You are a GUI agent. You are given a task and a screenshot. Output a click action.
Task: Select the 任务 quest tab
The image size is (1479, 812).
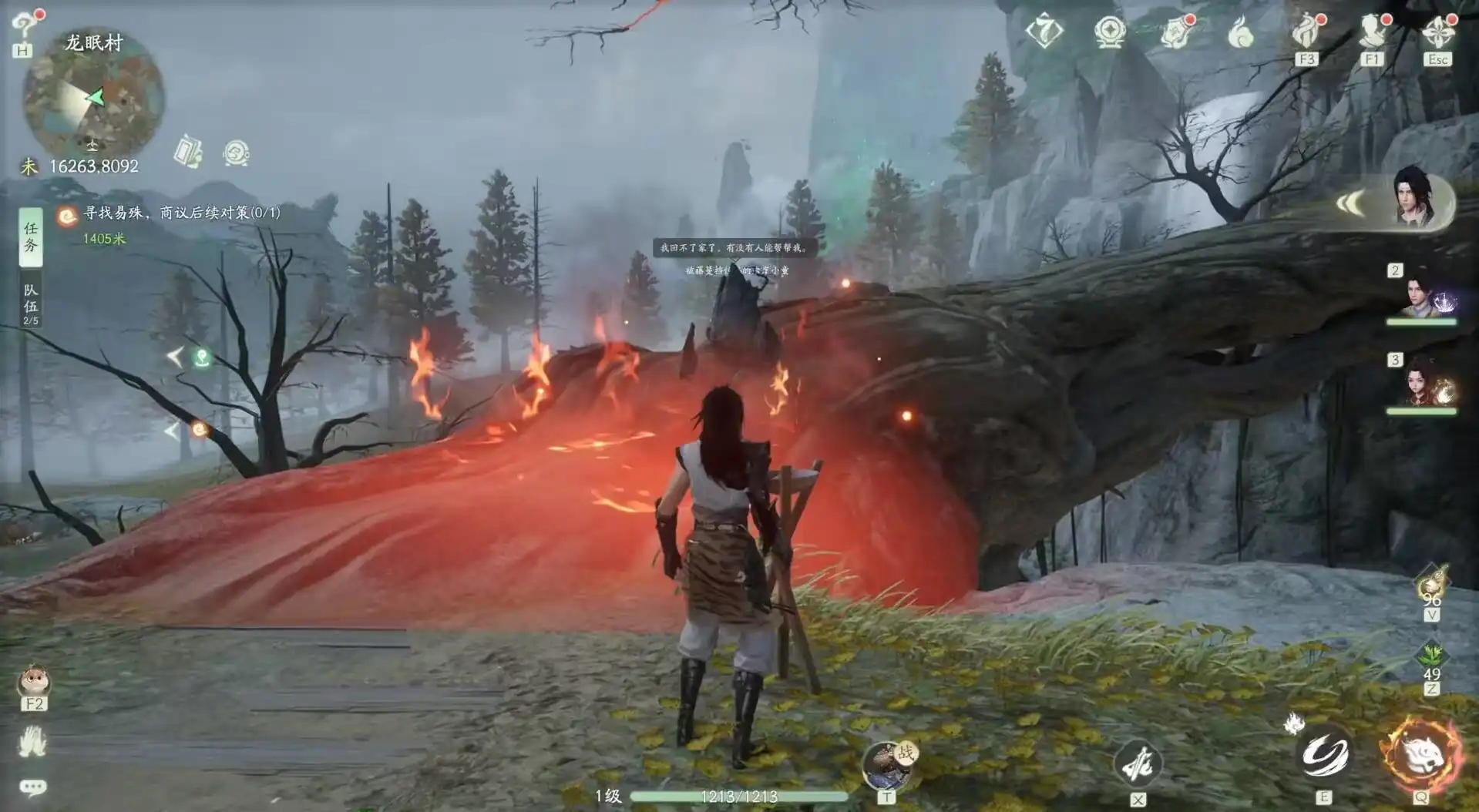pos(31,237)
